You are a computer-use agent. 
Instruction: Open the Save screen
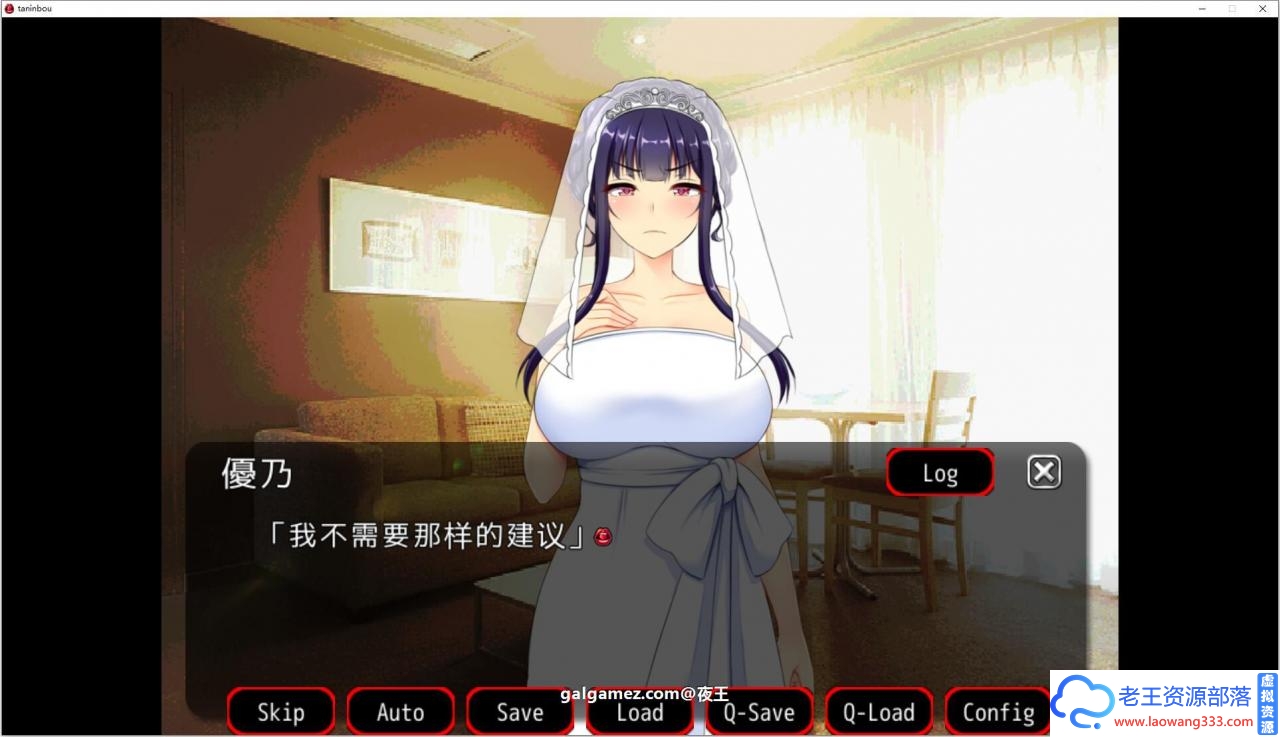[x=519, y=712]
